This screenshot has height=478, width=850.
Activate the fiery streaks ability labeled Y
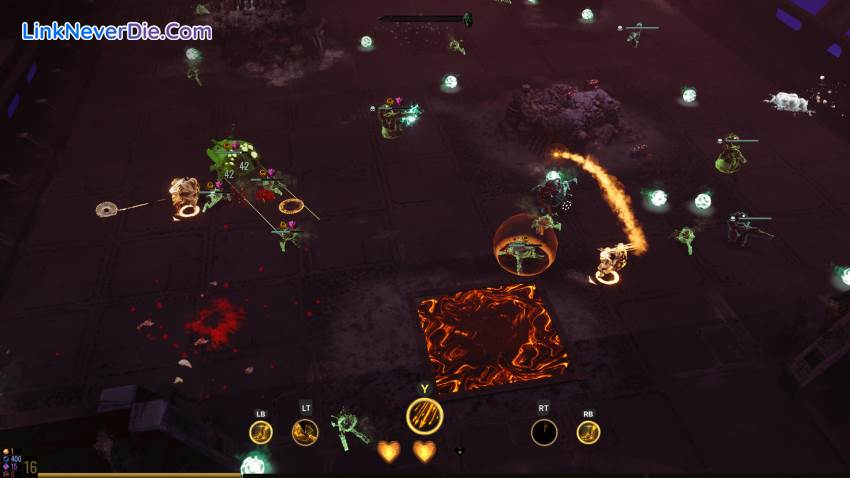coord(424,416)
